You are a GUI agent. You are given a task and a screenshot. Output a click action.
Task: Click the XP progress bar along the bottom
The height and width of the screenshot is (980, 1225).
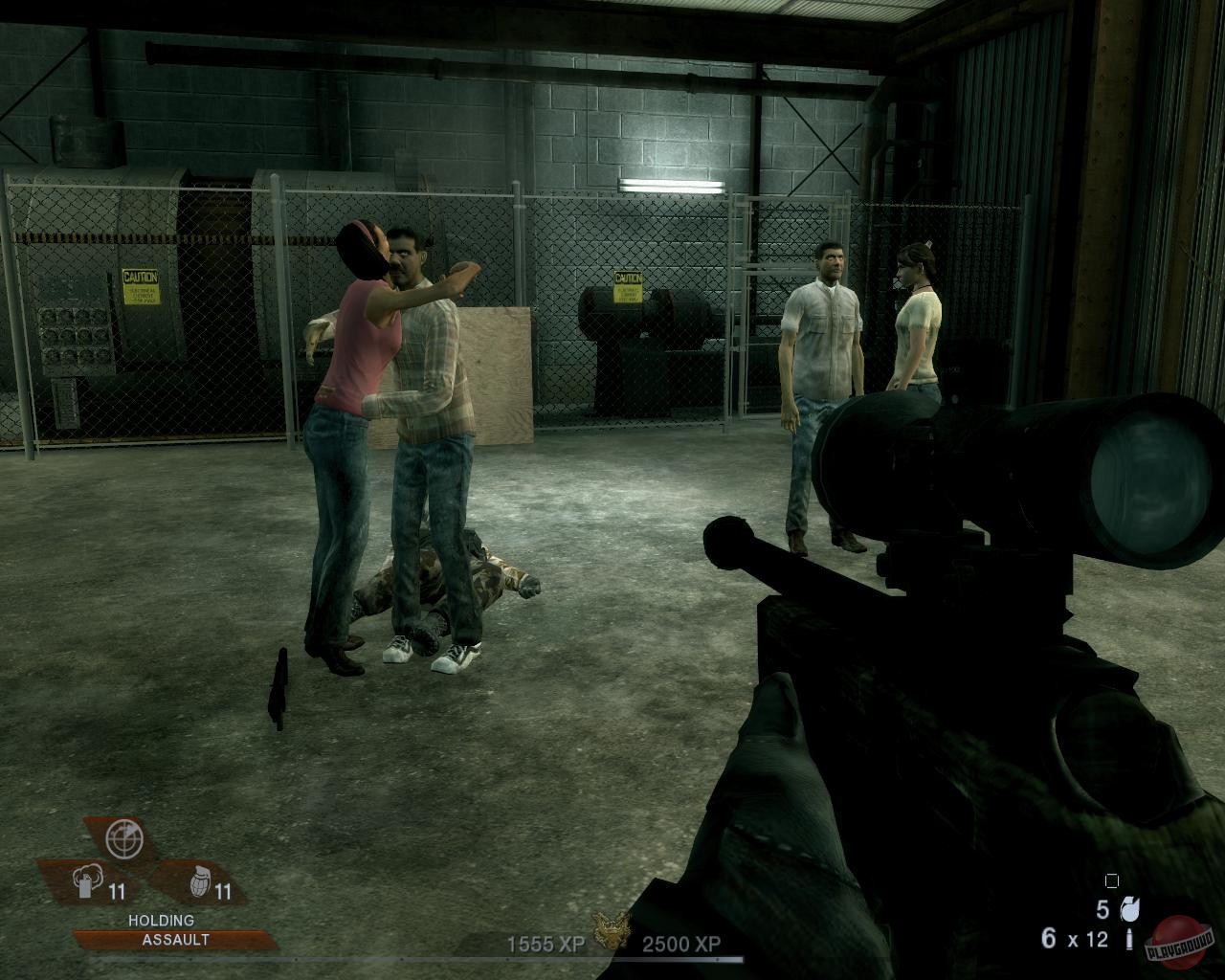pos(612,962)
